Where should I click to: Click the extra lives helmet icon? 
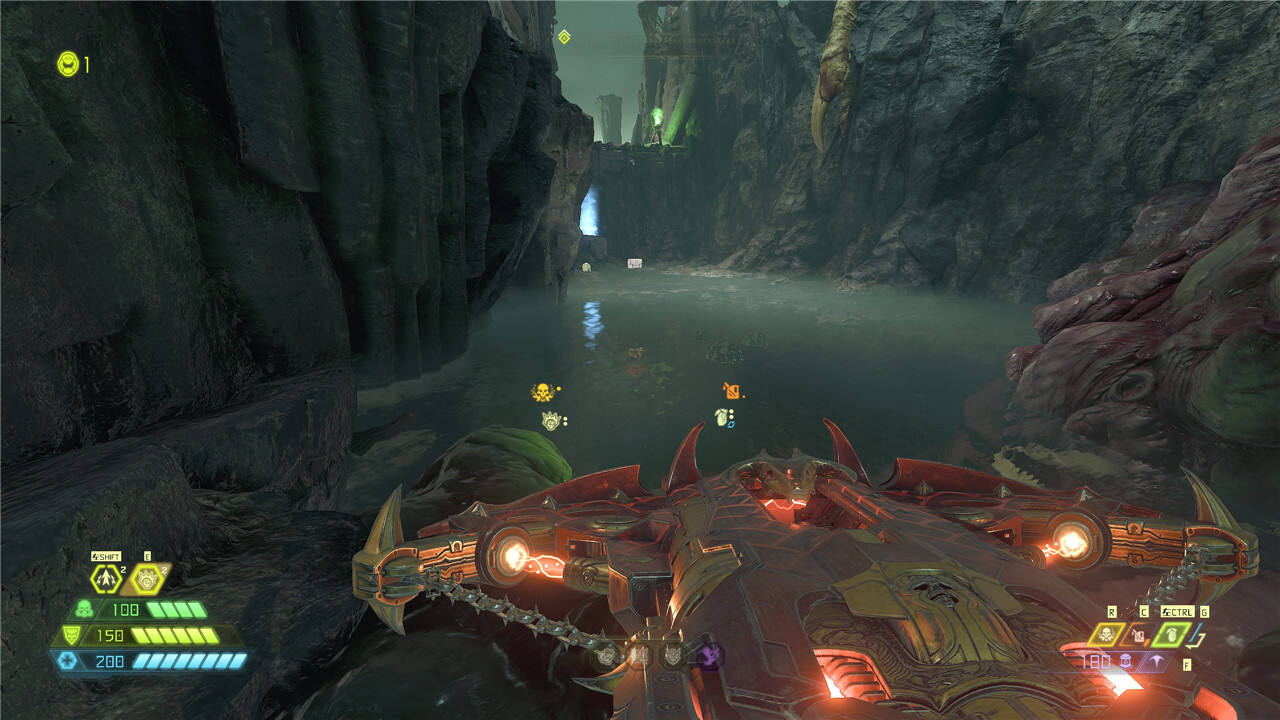(x=68, y=64)
